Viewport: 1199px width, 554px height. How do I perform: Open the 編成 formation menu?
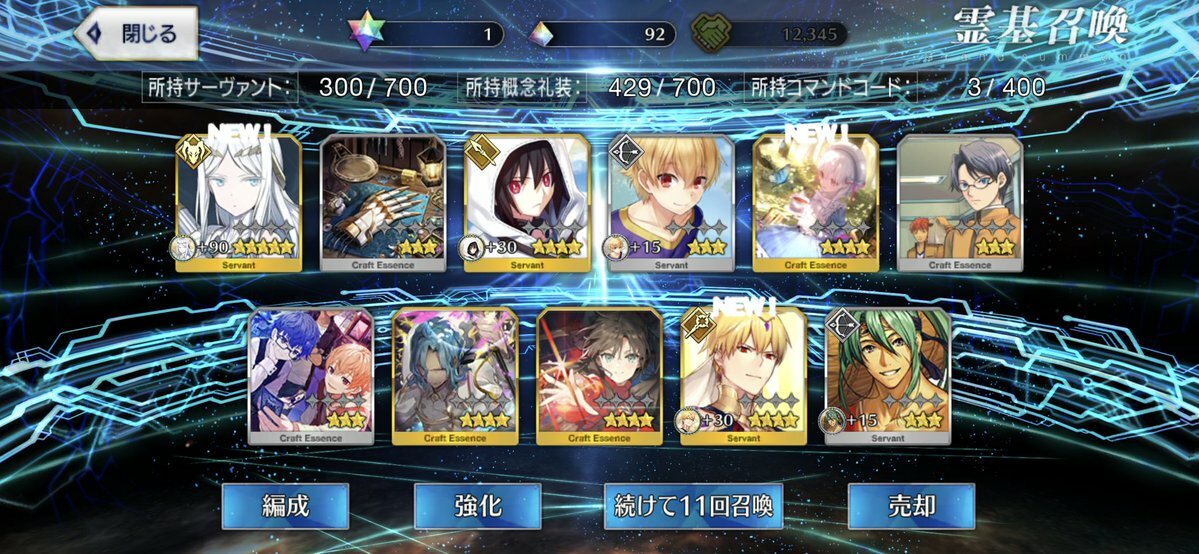(x=285, y=506)
